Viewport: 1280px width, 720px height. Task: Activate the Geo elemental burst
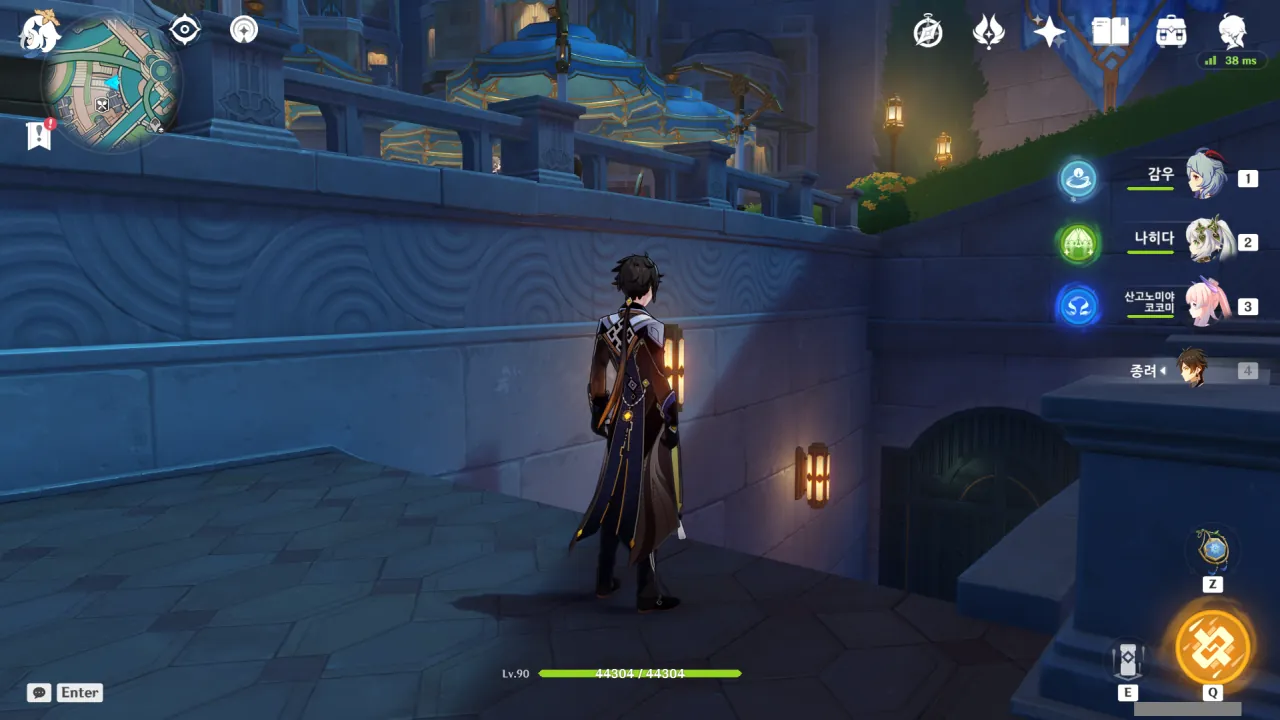(x=1212, y=647)
